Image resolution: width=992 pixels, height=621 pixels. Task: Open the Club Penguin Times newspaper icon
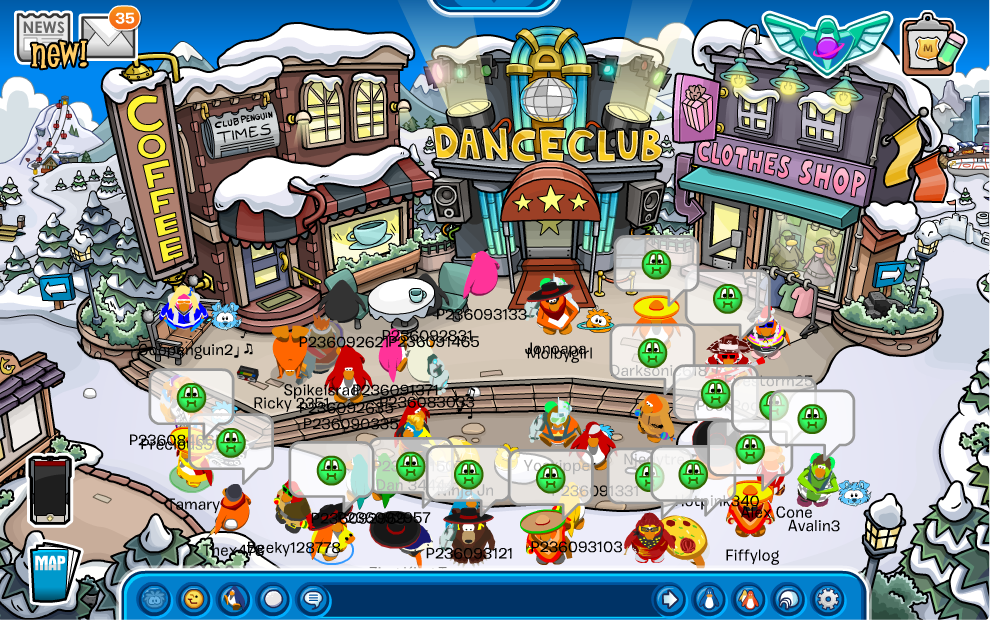[43, 38]
